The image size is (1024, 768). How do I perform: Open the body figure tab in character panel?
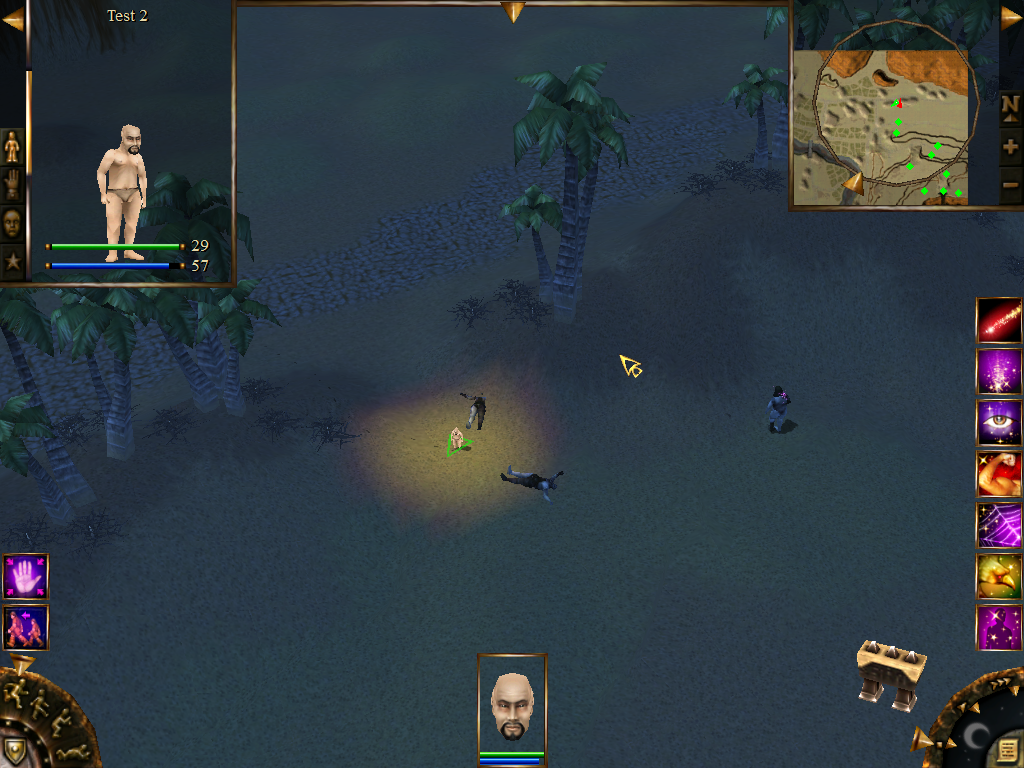point(12,146)
